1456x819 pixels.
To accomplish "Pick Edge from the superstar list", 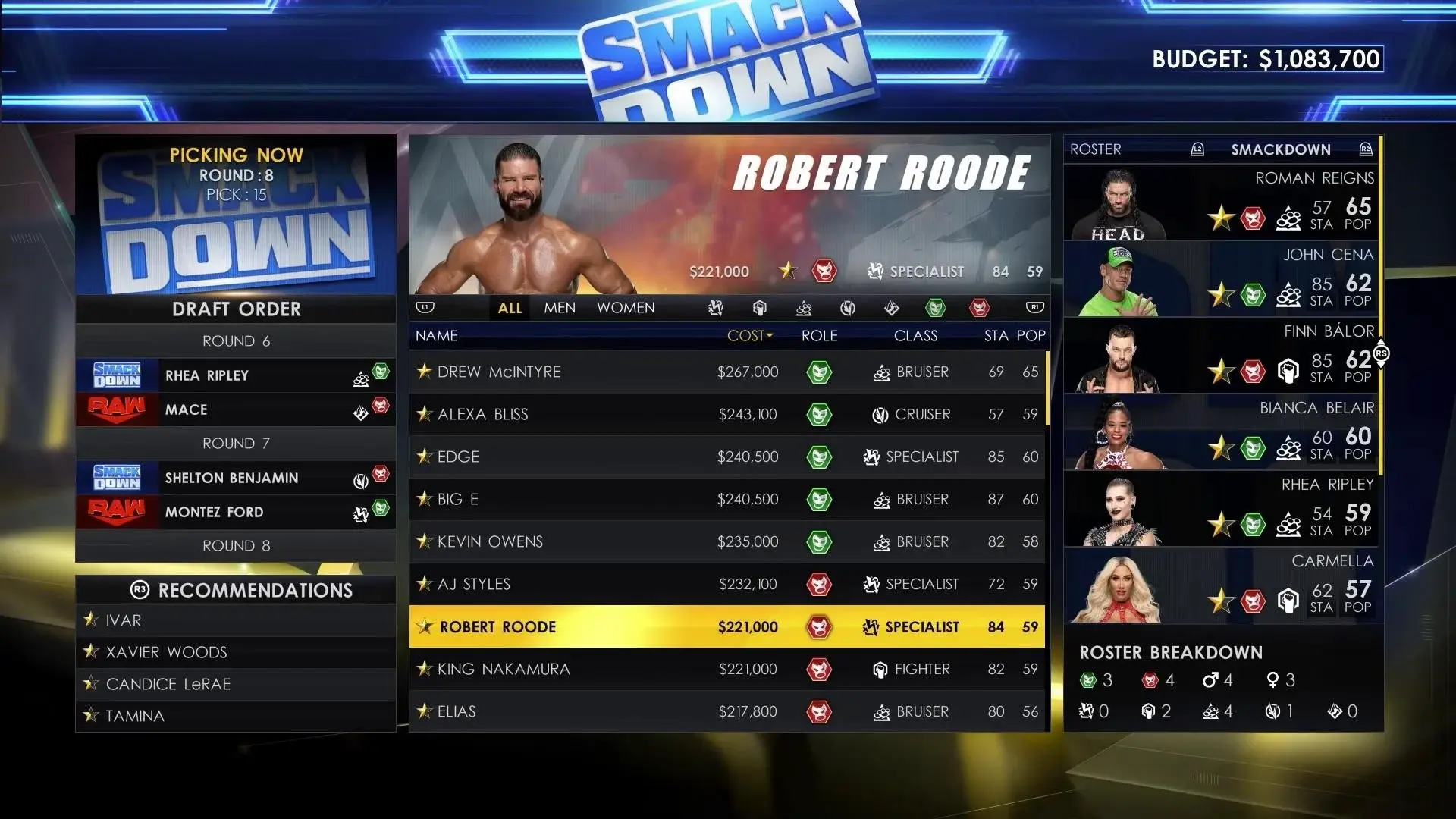I will point(726,457).
